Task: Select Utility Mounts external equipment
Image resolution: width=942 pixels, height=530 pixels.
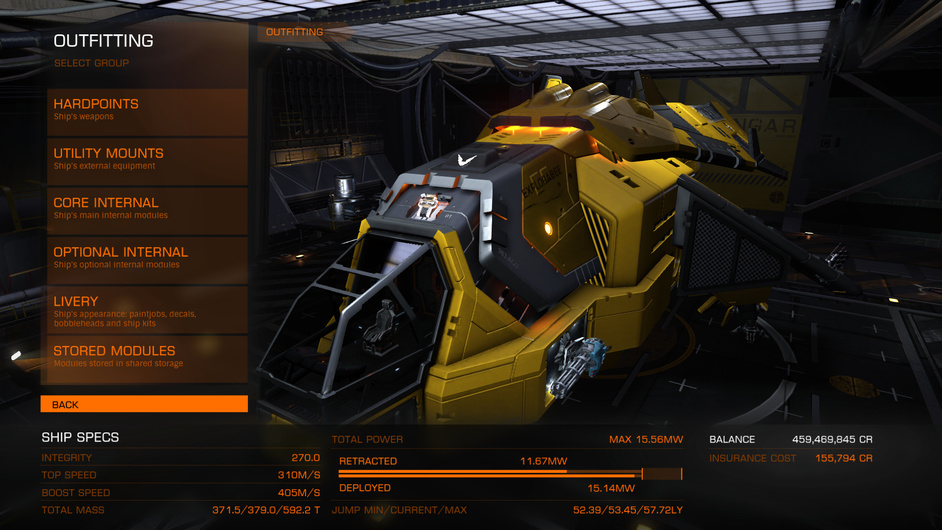Action: click(144, 160)
